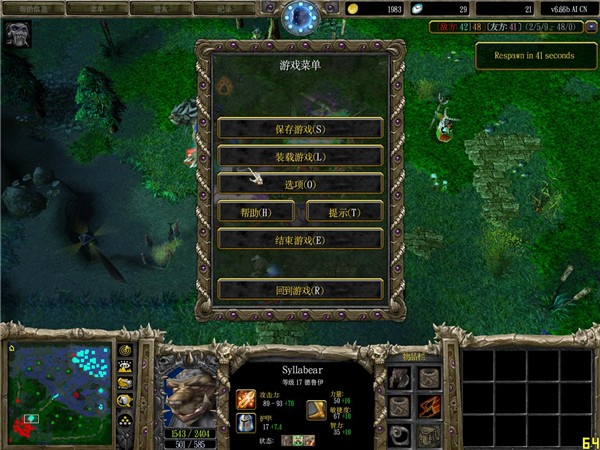This screenshot has height=450, width=600.
Task: Show the Tips (提示) button
Action: pyautogui.click(x=343, y=212)
